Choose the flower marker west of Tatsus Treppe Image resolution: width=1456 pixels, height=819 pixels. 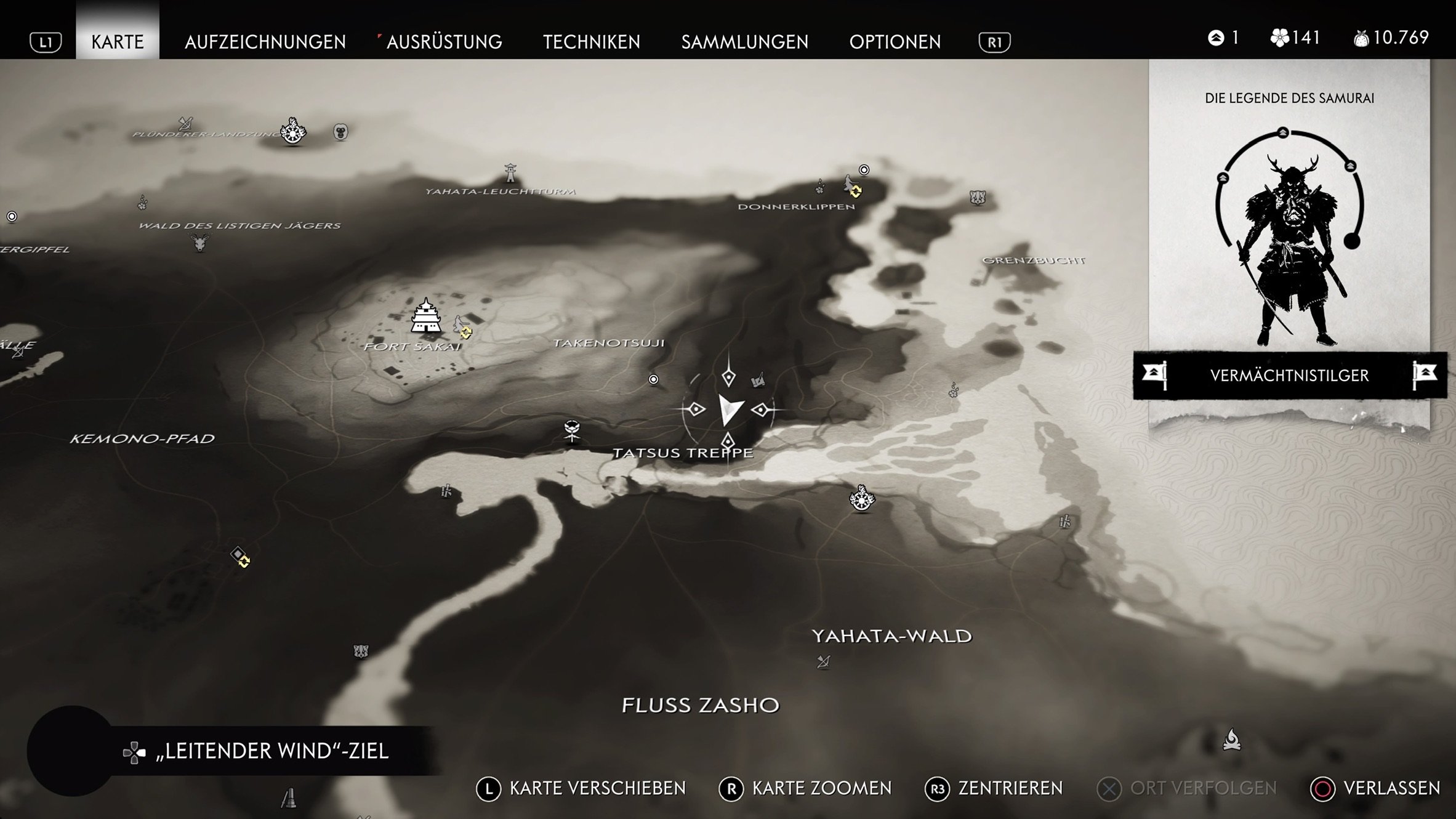pyautogui.click(x=572, y=429)
